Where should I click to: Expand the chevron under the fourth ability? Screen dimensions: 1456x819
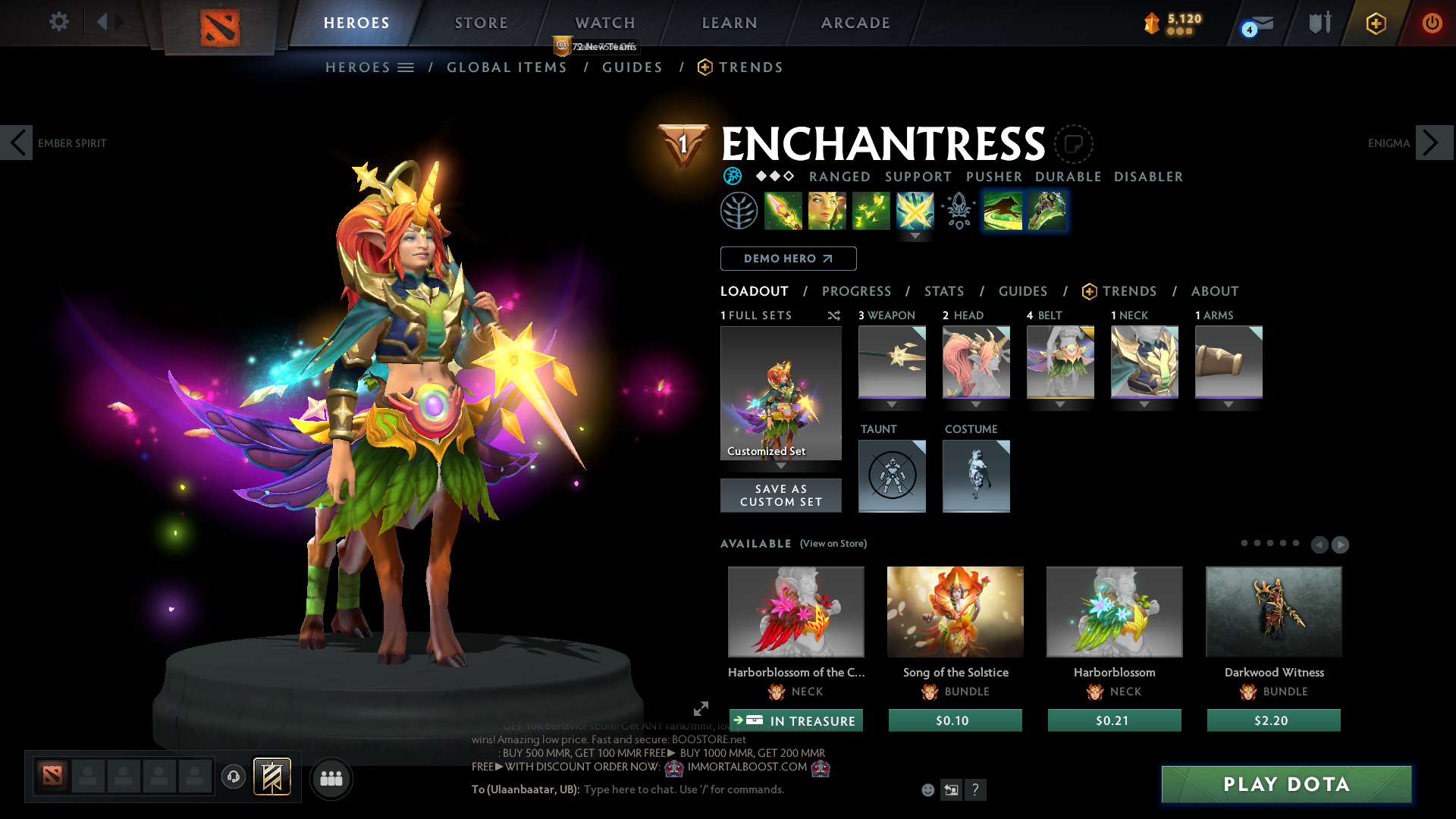click(915, 237)
